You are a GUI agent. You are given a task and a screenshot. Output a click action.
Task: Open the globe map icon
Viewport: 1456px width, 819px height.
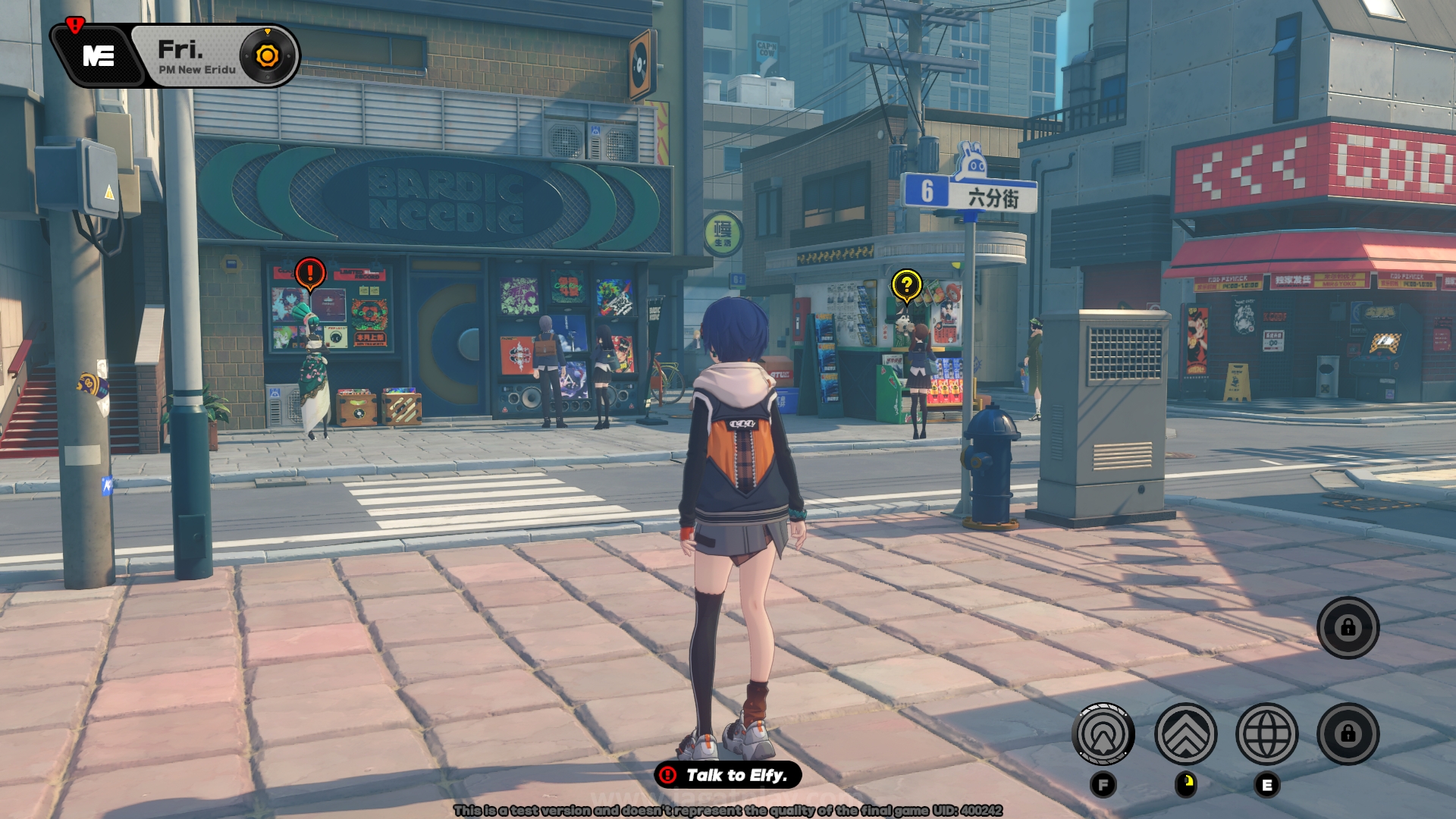point(1266,734)
